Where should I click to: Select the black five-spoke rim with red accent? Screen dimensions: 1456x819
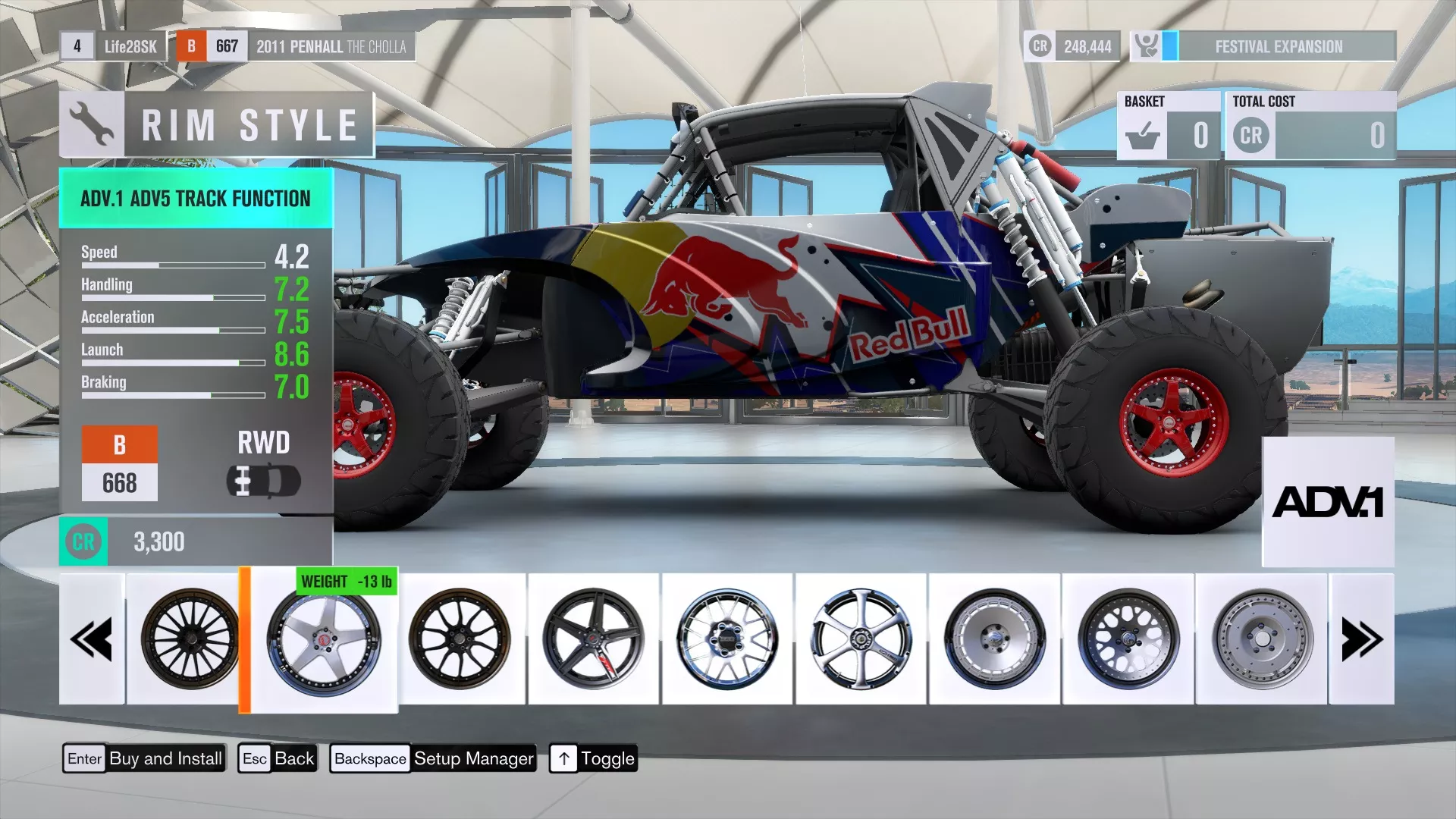pos(593,639)
